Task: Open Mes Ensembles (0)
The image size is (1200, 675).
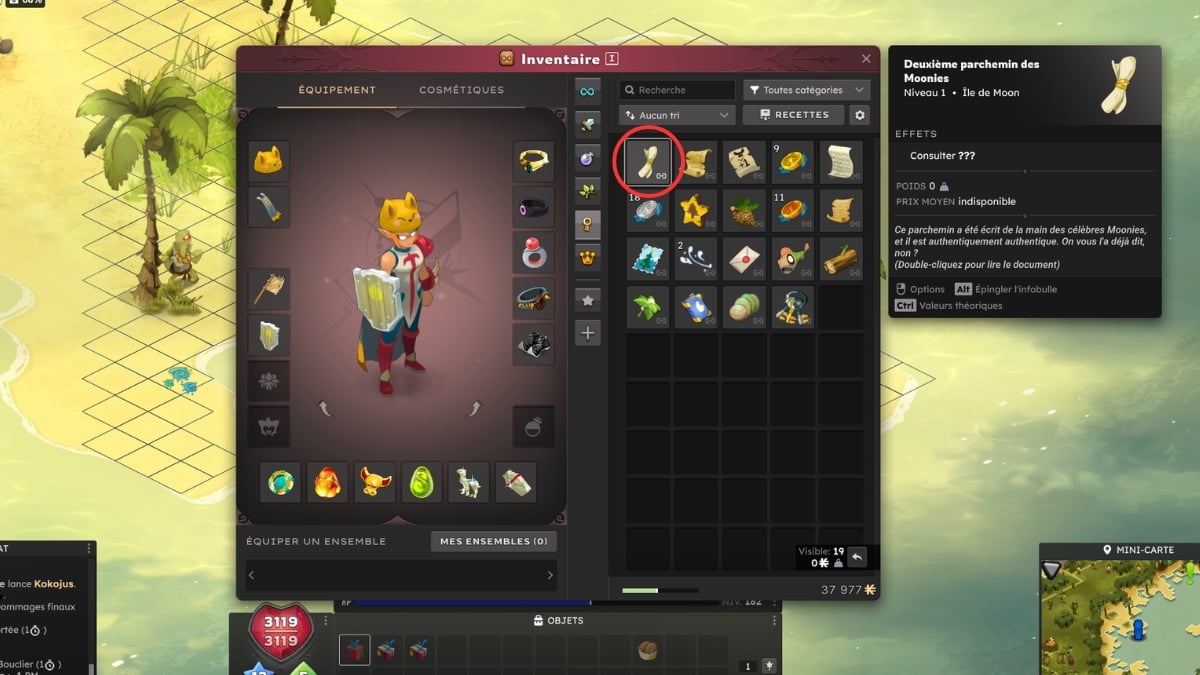Action: tap(494, 541)
